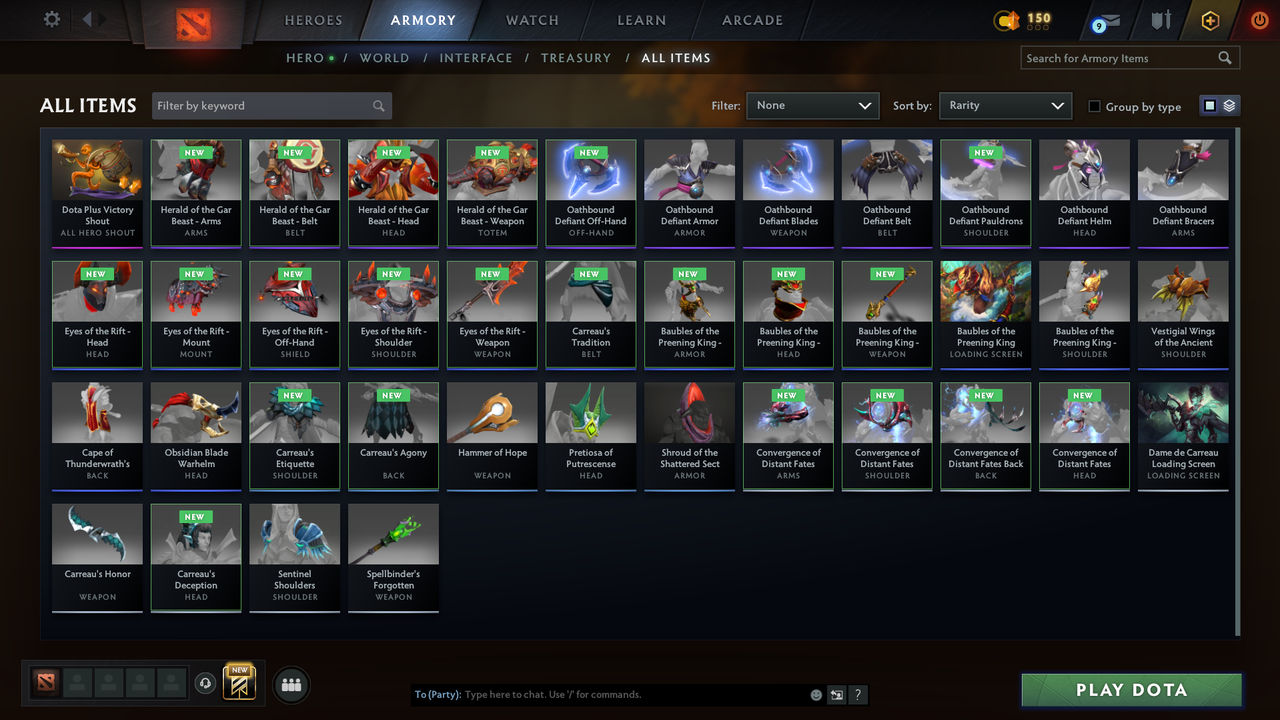Screen dimensions: 1280x720
Task: Click the orange power button to quit
Action: 1259,20
